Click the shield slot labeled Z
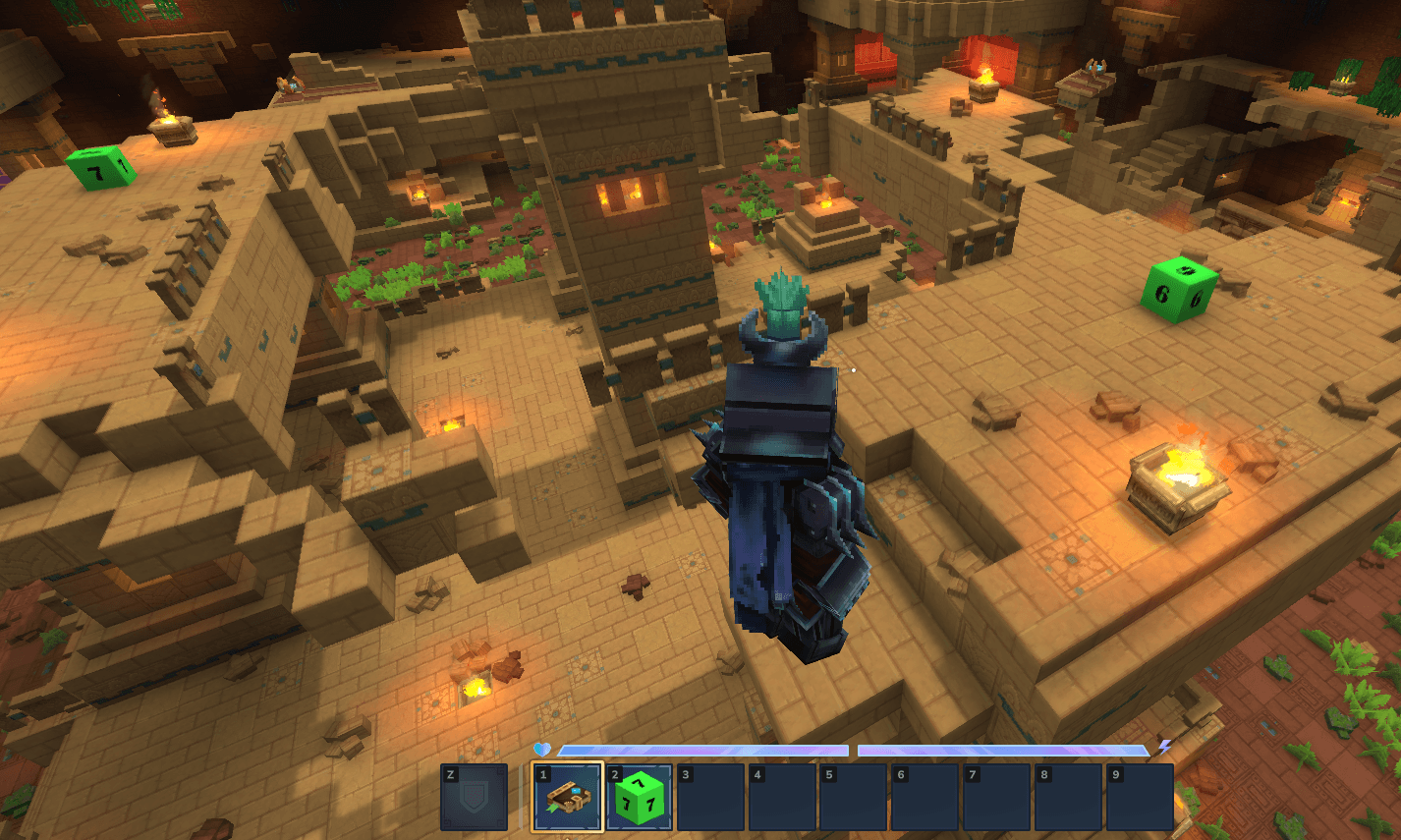 click(x=475, y=798)
